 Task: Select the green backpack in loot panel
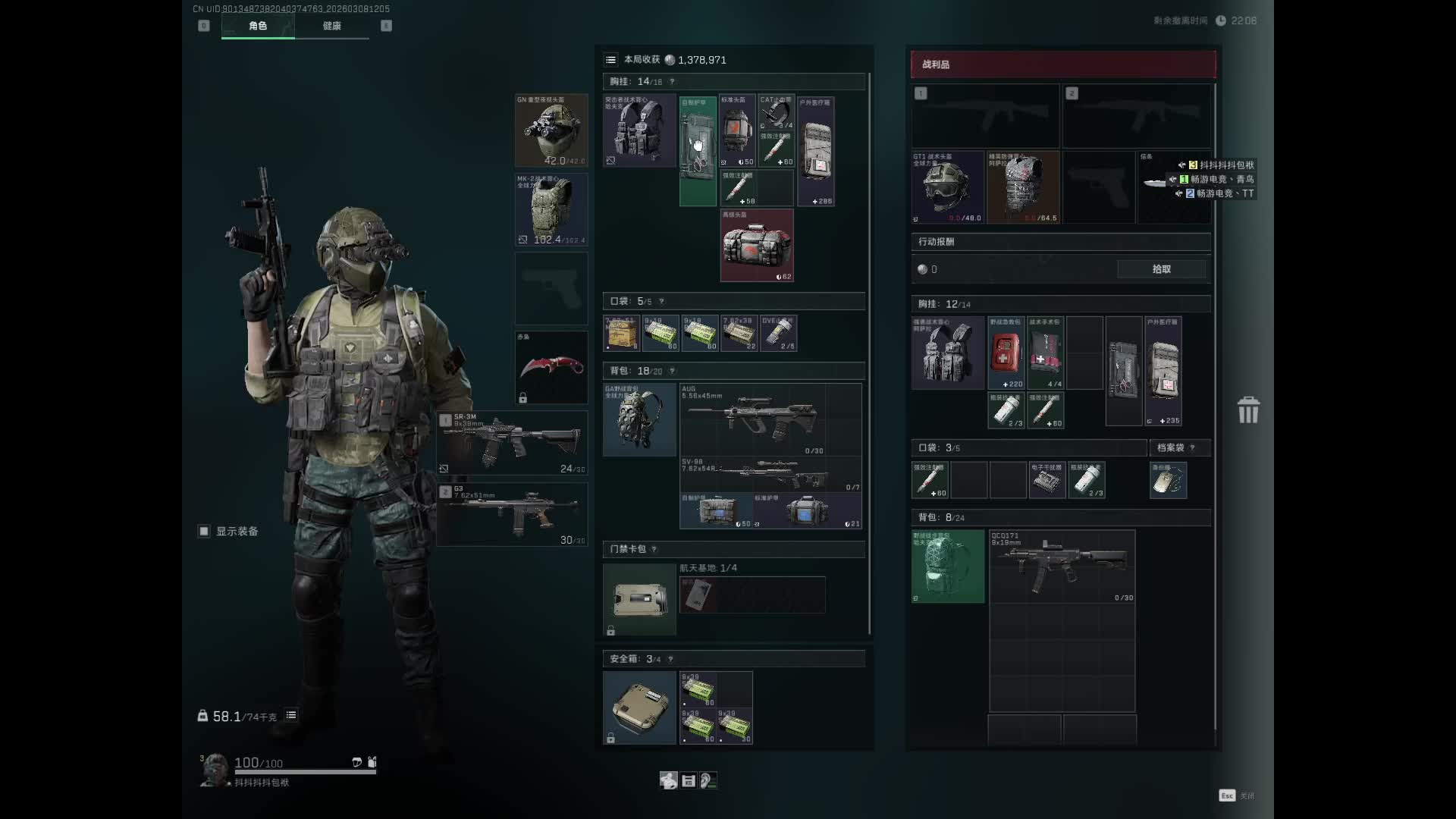point(948,566)
